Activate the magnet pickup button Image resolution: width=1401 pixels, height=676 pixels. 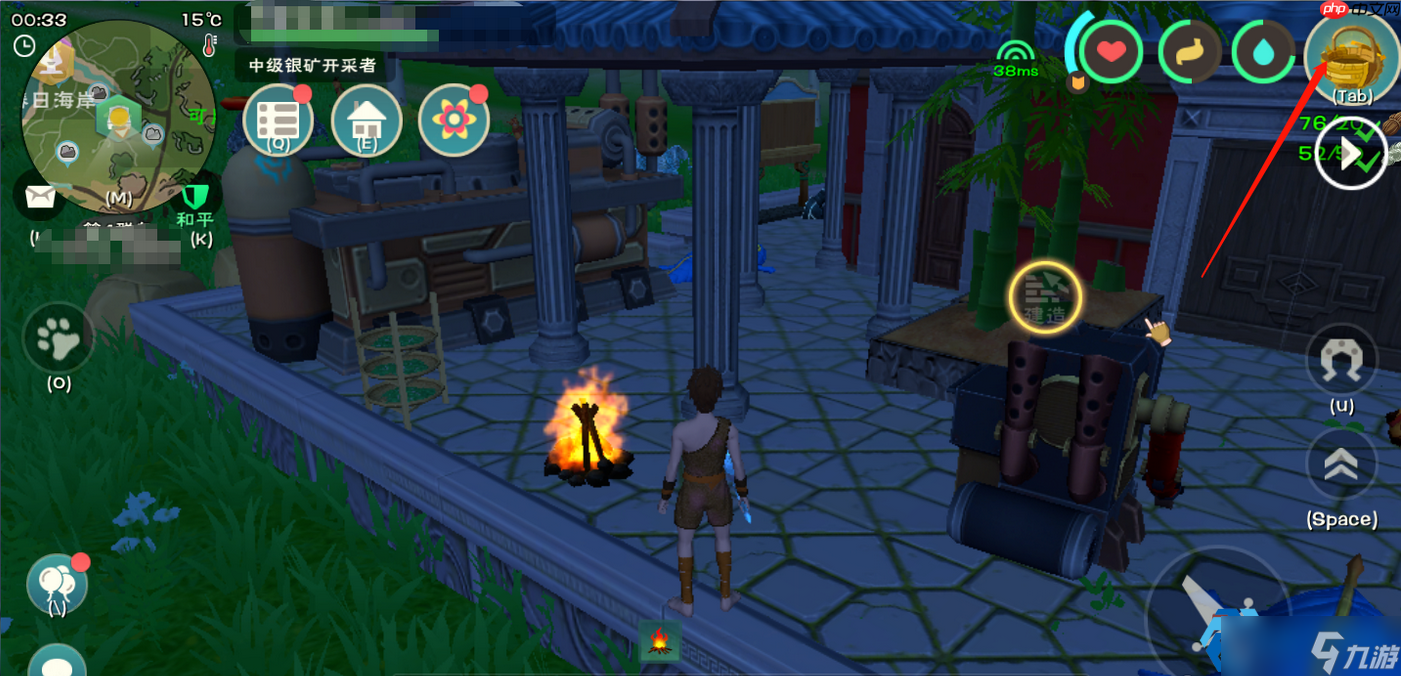click(1341, 360)
